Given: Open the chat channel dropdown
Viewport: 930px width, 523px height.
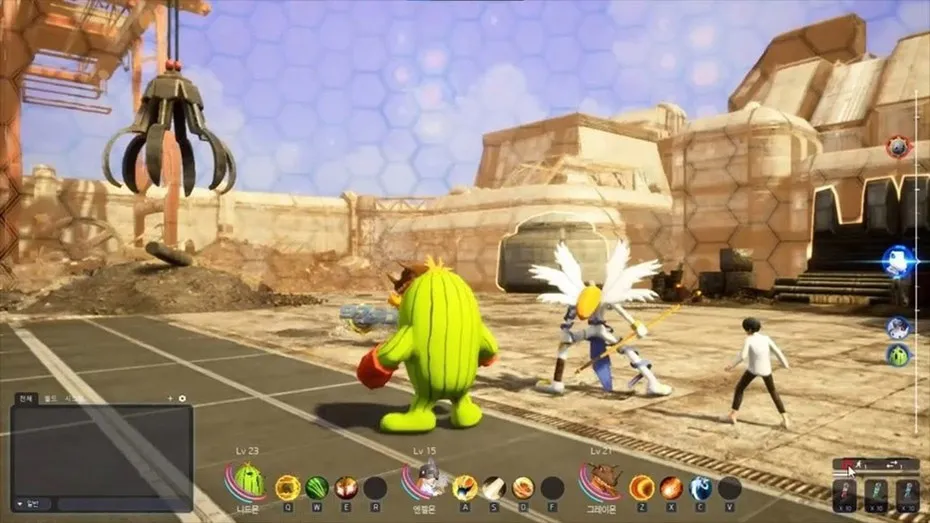Looking at the screenshot, I should tap(28, 503).
